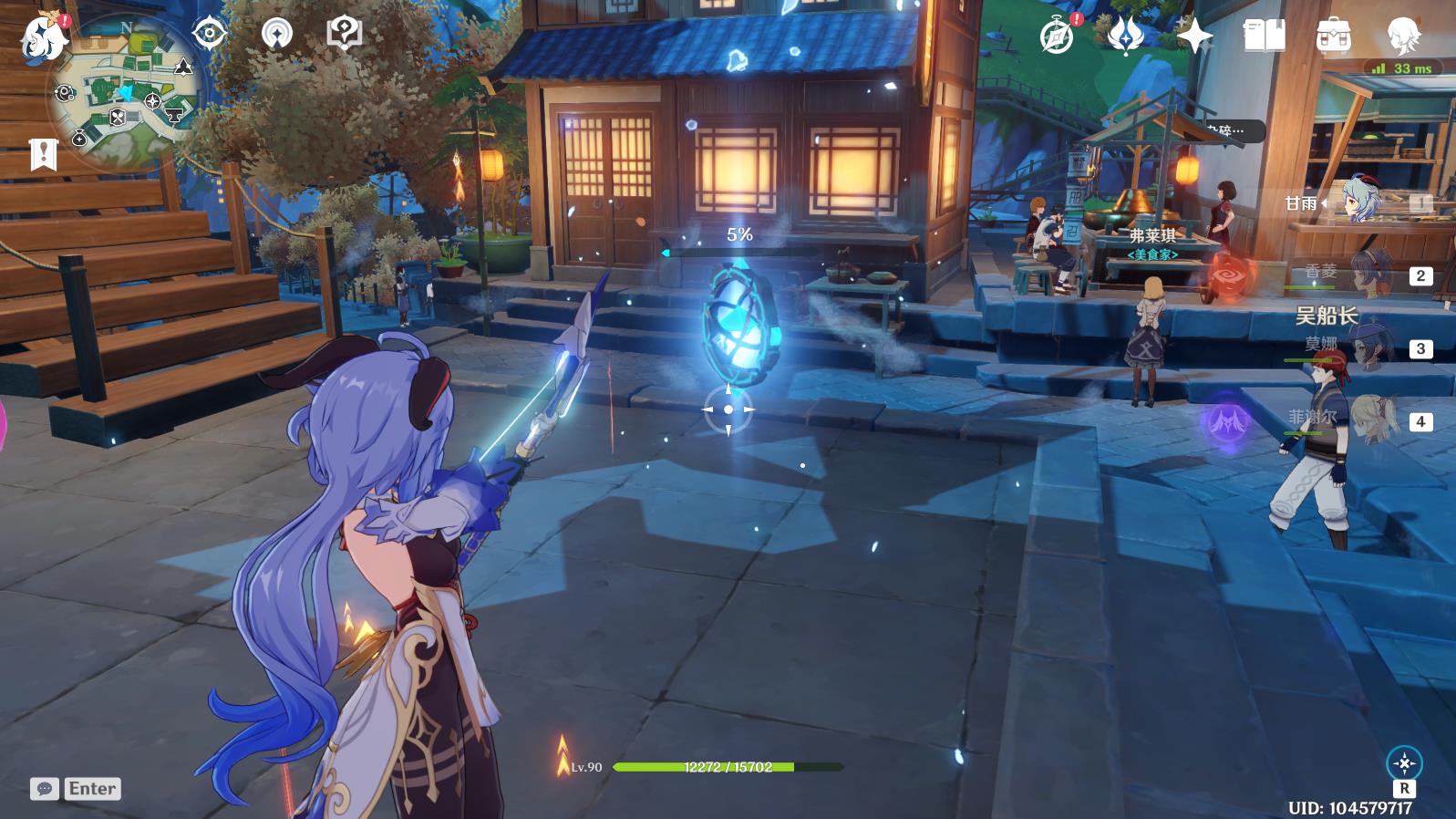This screenshot has width=1456, height=819.
Task: Select party member 甘雨
Action: (1358, 202)
